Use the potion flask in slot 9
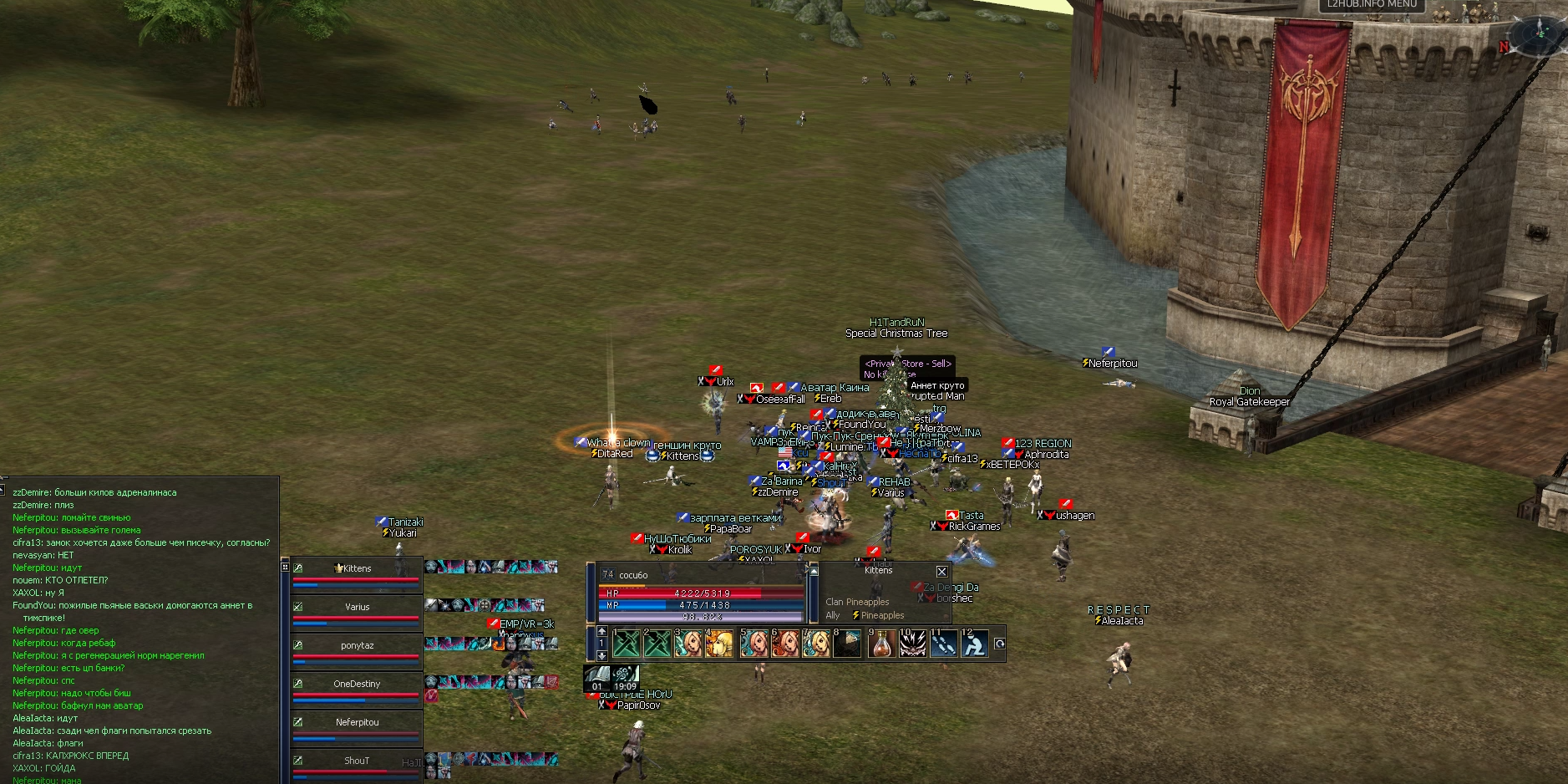Viewport: 1568px width, 784px height. pos(880,644)
